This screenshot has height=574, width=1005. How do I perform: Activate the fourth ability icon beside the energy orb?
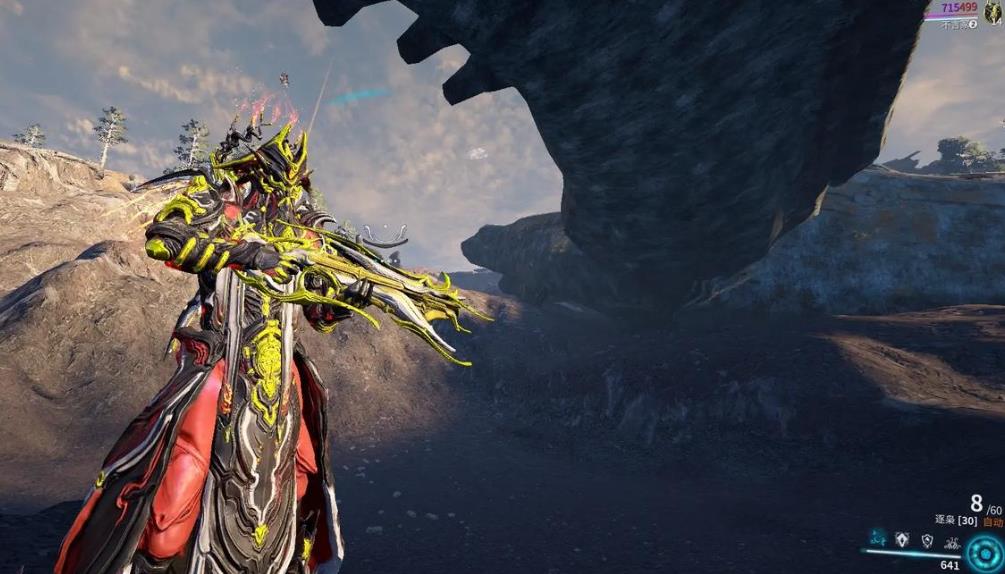(951, 542)
